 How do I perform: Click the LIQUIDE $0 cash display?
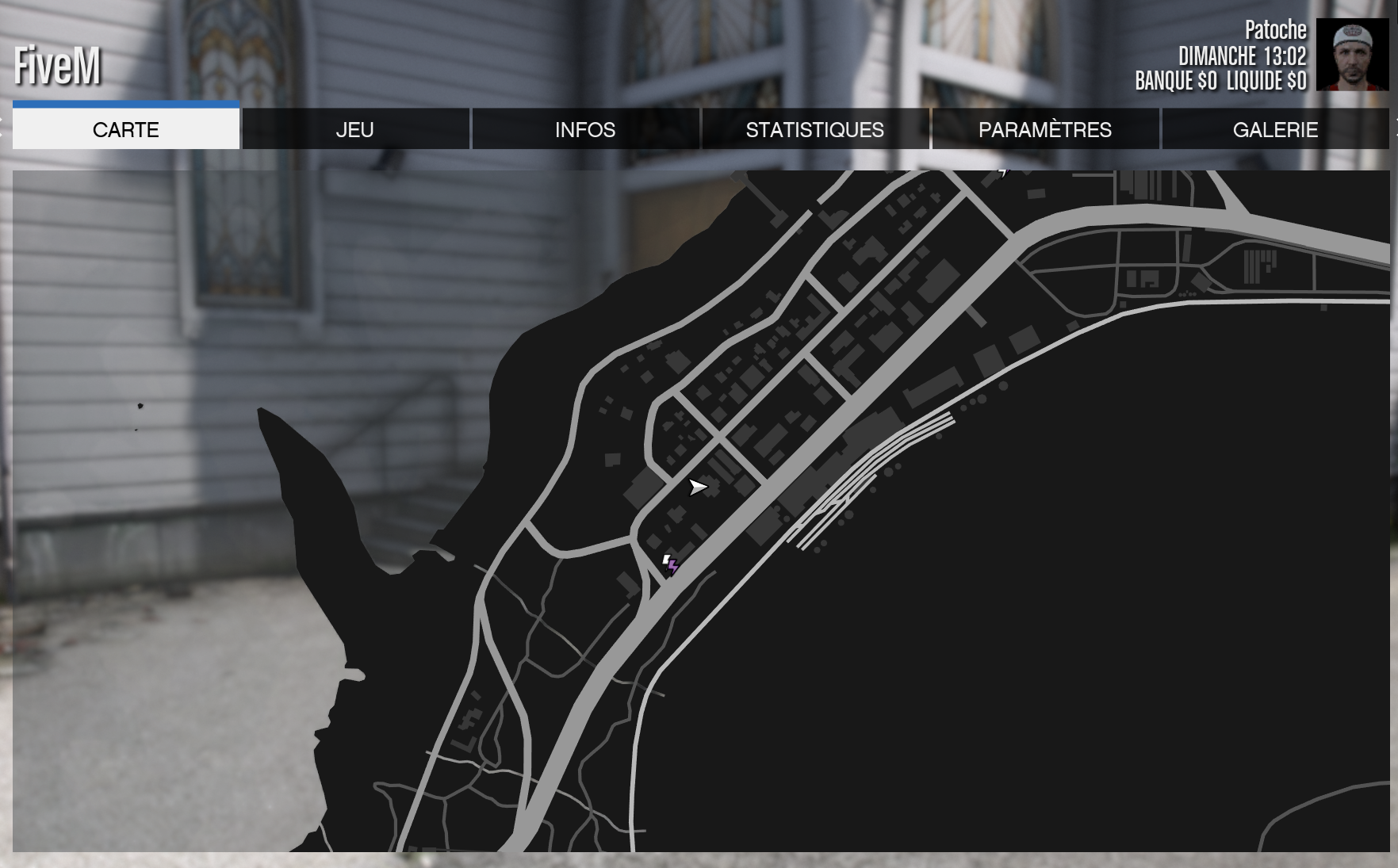[1268, 78]
